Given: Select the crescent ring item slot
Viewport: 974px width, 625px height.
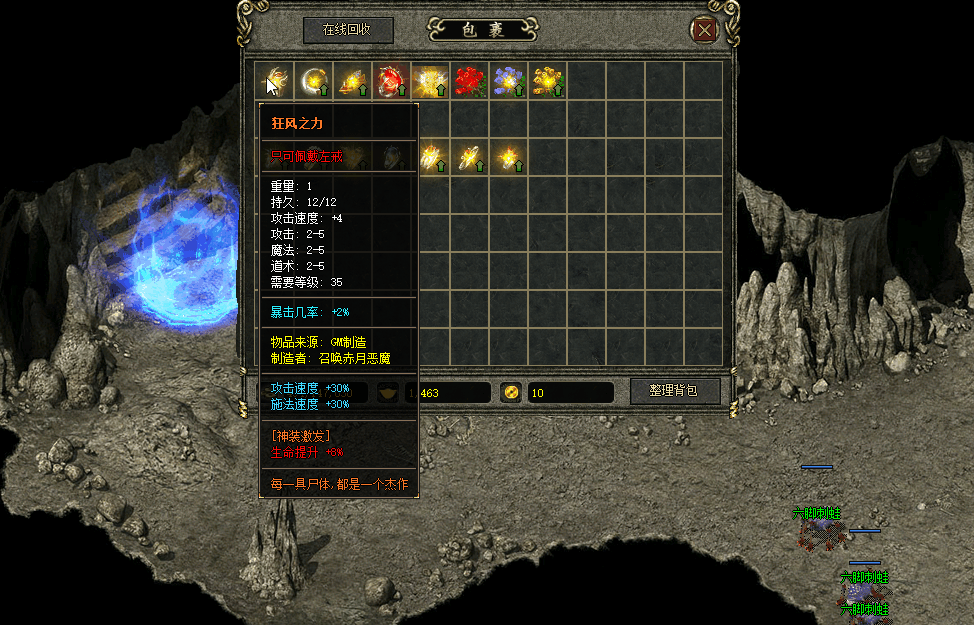Looking at the screenshot, I should point(313,81).
